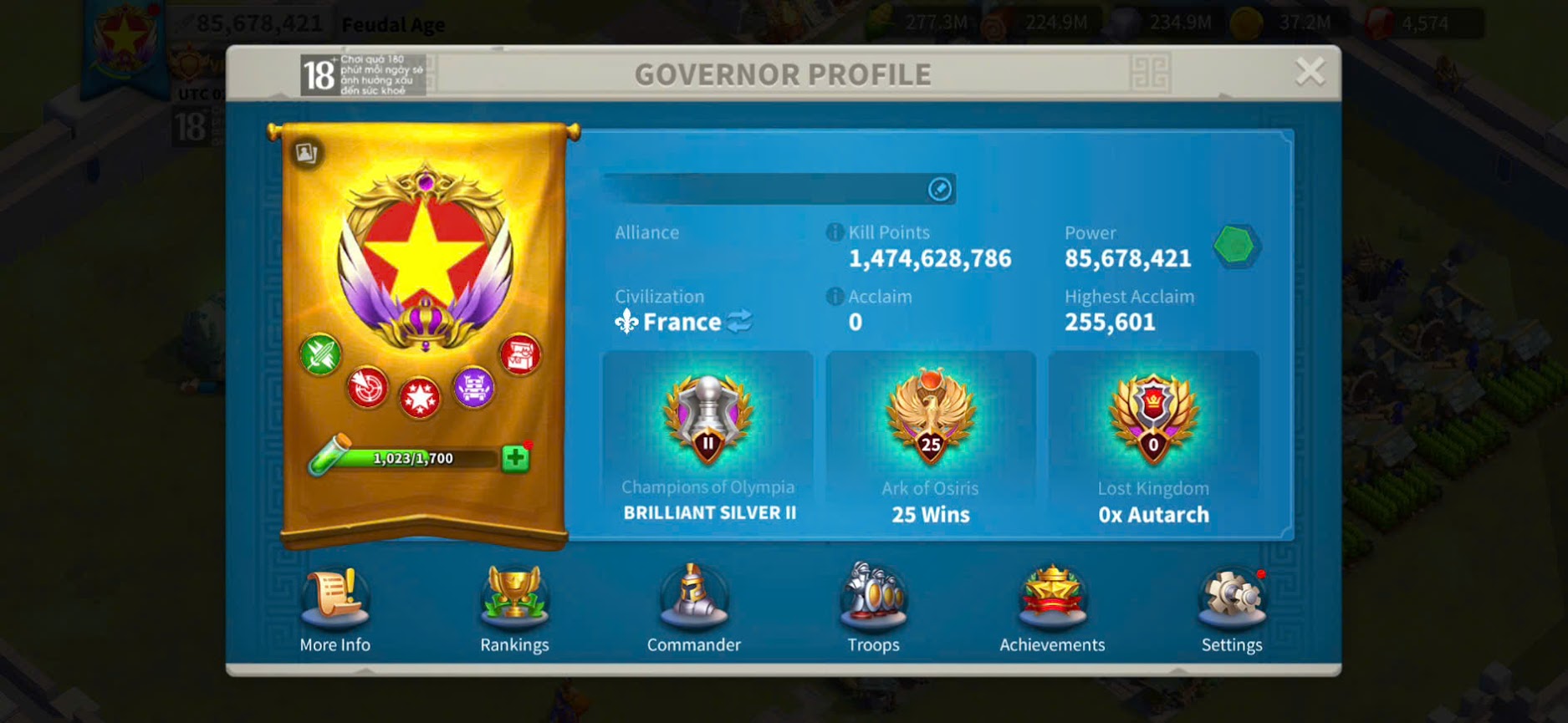
Task: Show the Troops overview
Action: (x=873, y=608)
